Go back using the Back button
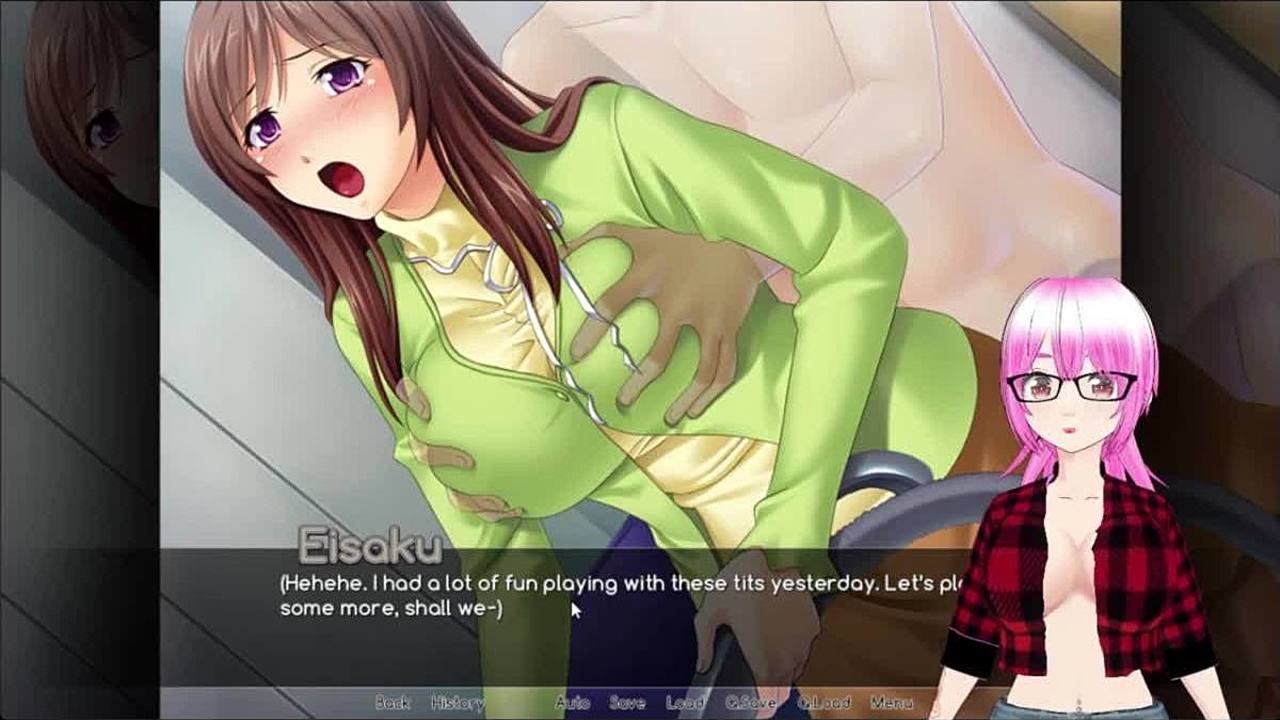Image resolution: width=1280 pixels, height=720 pixels. (392, 702)
